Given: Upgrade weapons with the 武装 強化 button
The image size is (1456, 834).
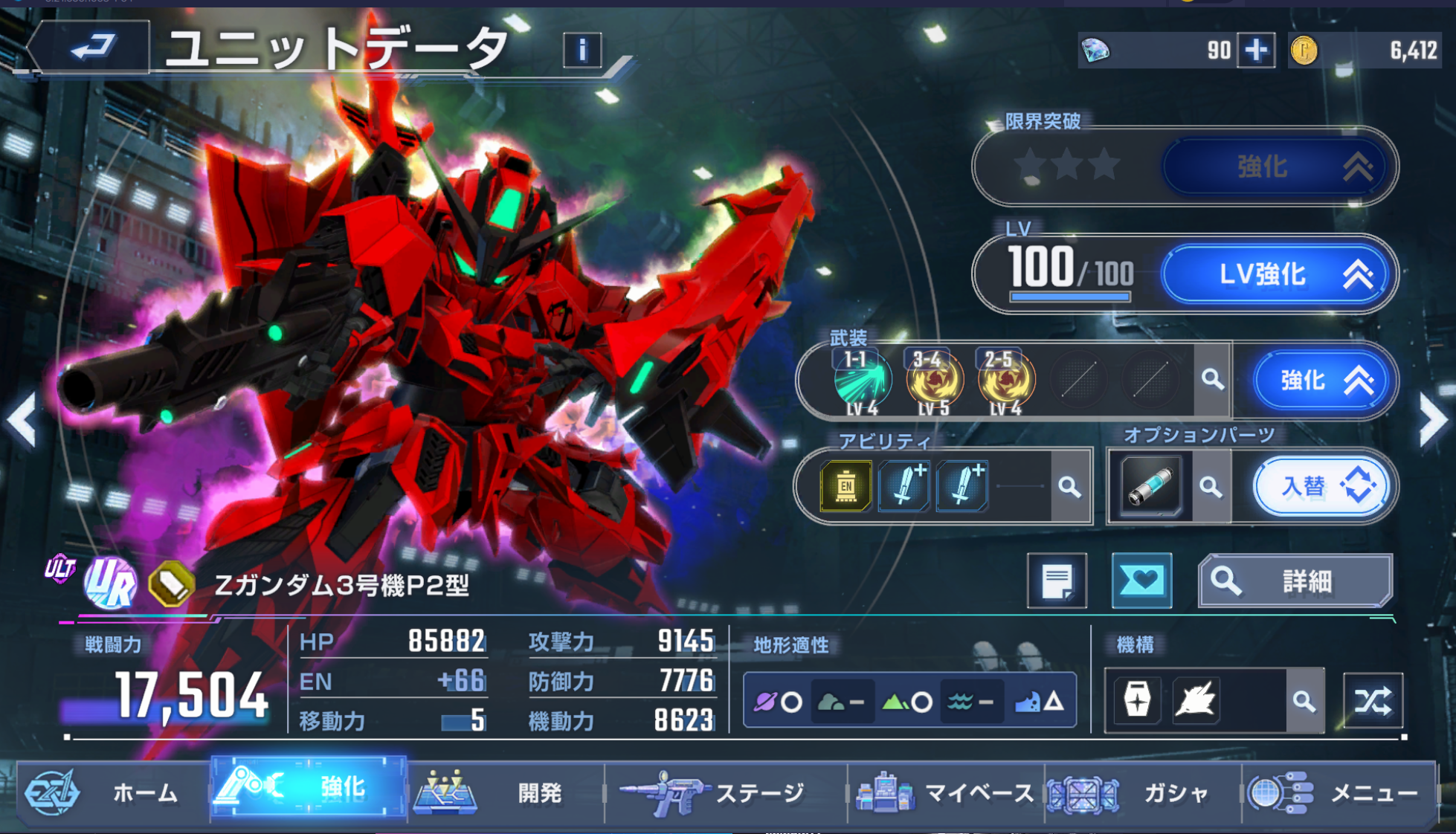Looking at the screenshot, I should (x=1321, y=381).
